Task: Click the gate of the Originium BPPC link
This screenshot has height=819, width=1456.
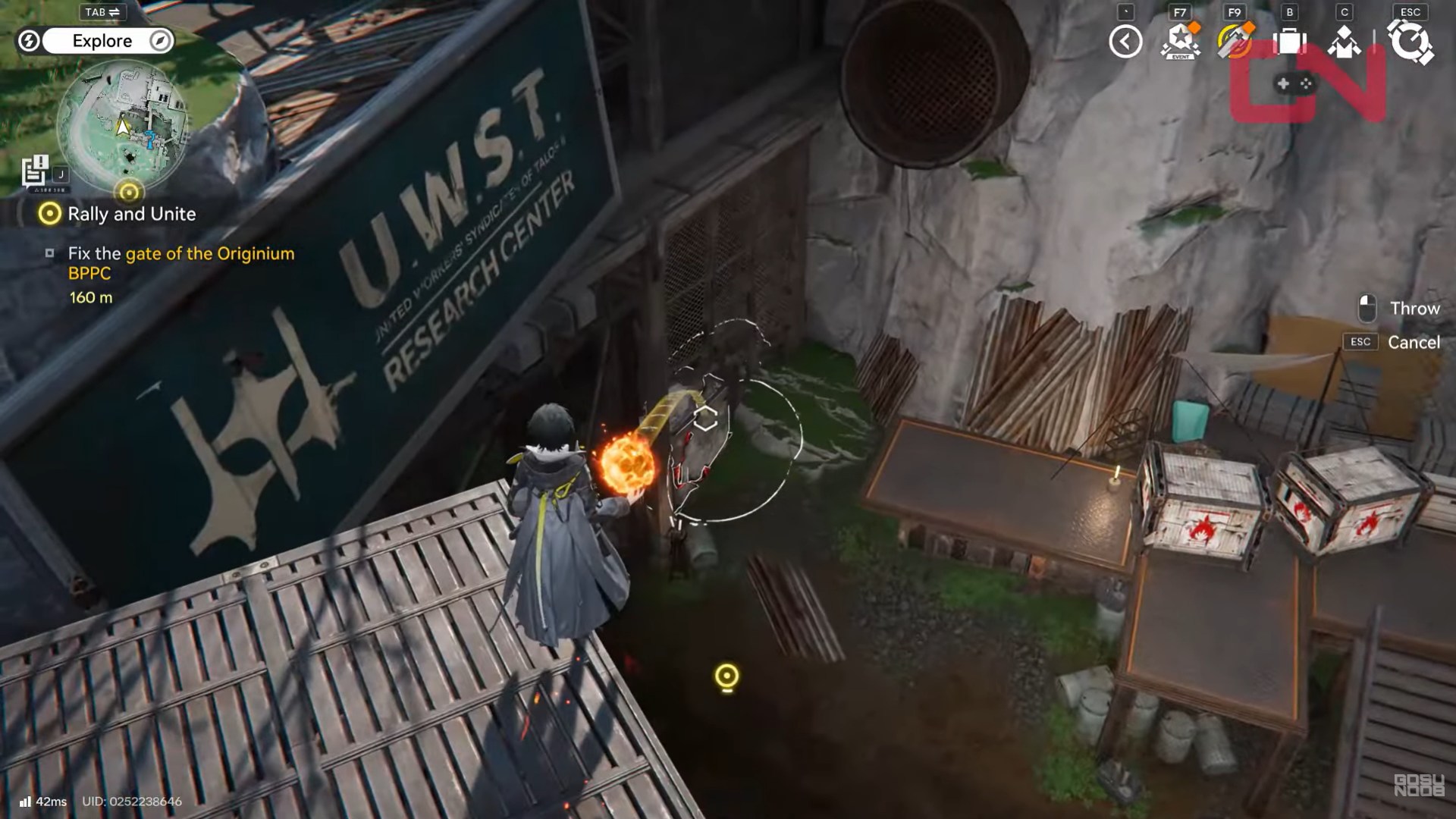Action: (x=211, y=254)
